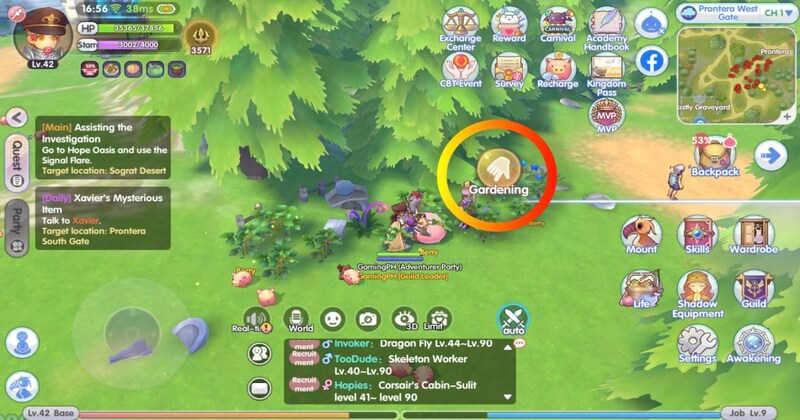Open the MVP menu
The width and height of the screenshot is (800, 420).
606,115
